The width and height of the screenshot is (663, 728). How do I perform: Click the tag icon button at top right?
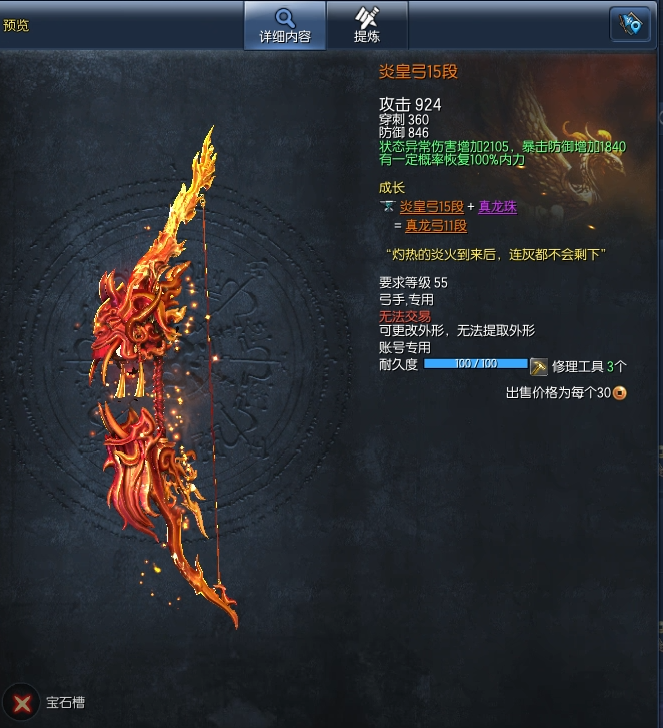click(630, 25)
